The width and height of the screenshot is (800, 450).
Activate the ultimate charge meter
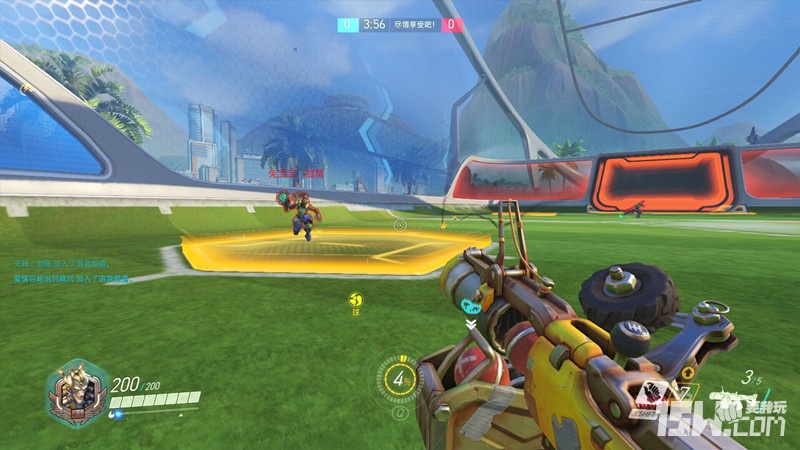coord(400,378)
